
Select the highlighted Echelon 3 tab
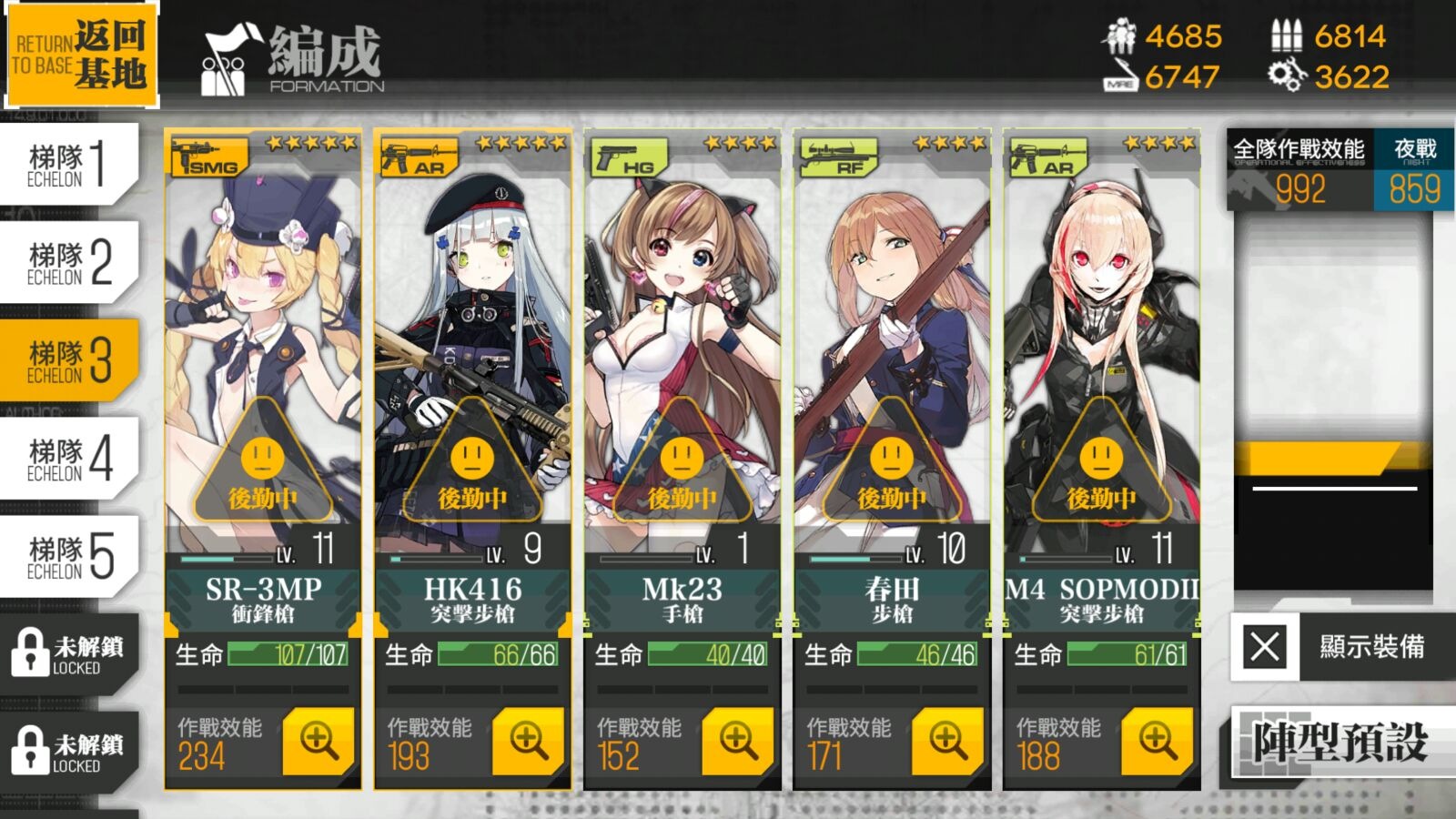69,361
